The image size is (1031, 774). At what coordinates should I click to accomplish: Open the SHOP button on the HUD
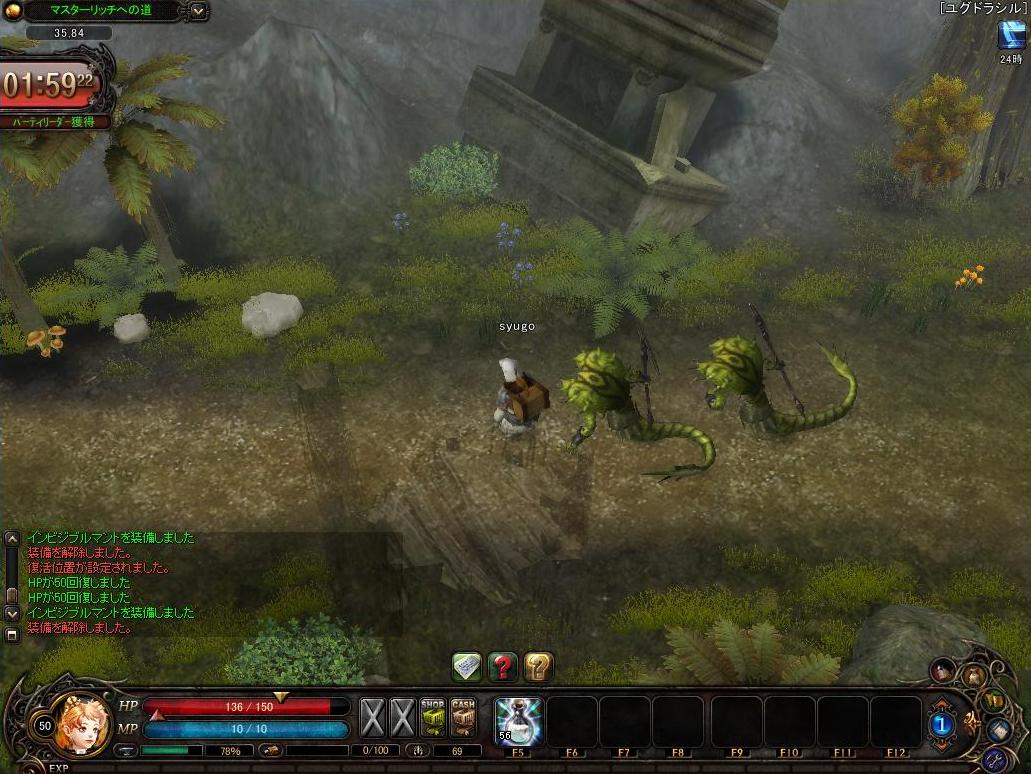tap(433, 717)
